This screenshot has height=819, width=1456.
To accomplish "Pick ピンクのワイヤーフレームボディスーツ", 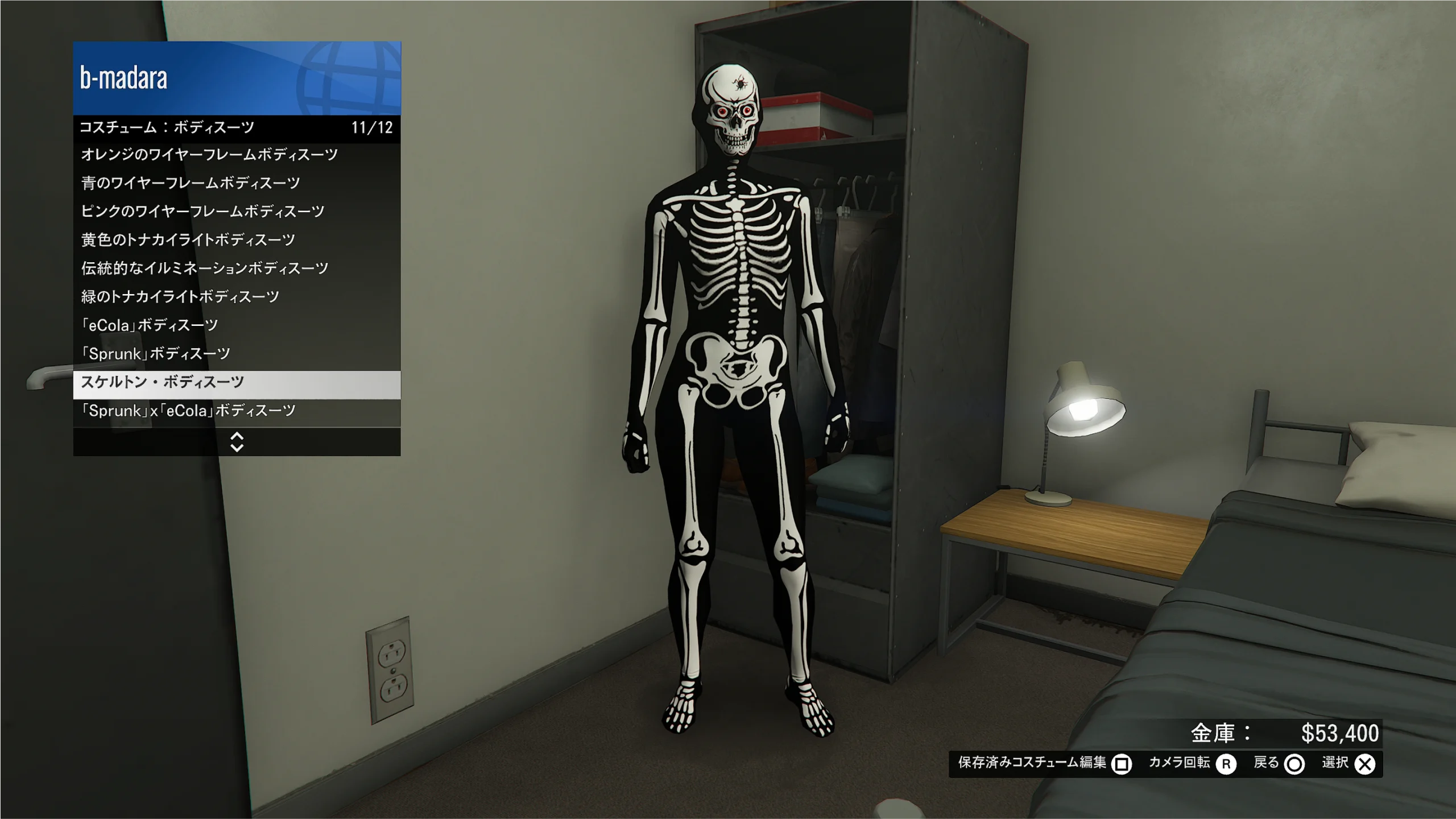I will 236,212.
